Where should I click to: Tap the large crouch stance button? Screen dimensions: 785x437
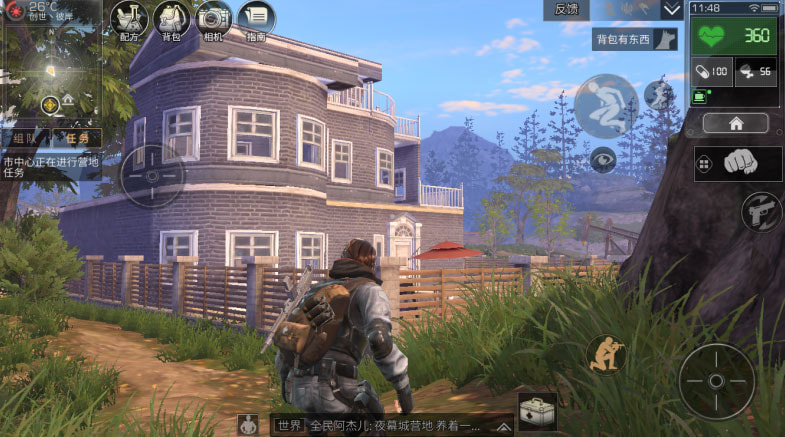[x=605, y=106]
